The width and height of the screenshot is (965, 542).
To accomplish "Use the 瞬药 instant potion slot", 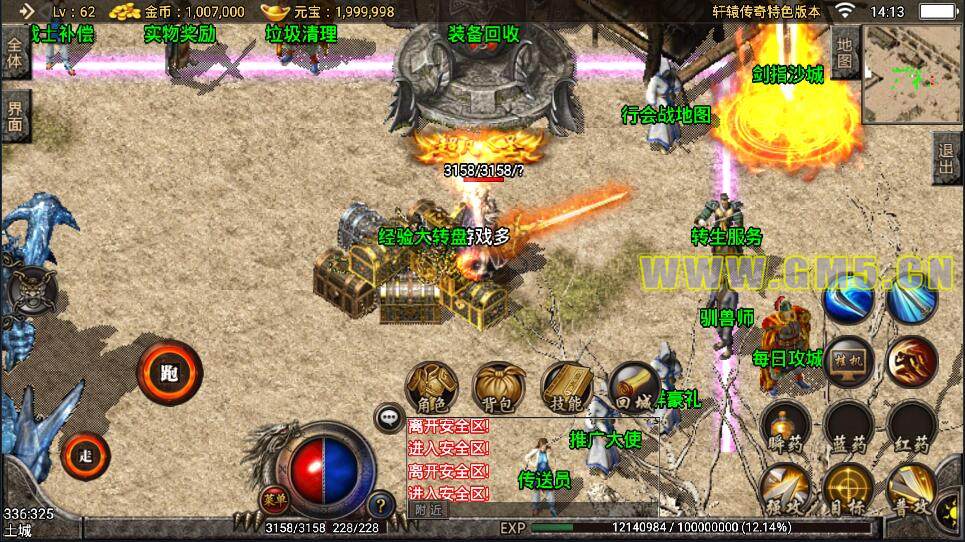I will coord(785,427).
